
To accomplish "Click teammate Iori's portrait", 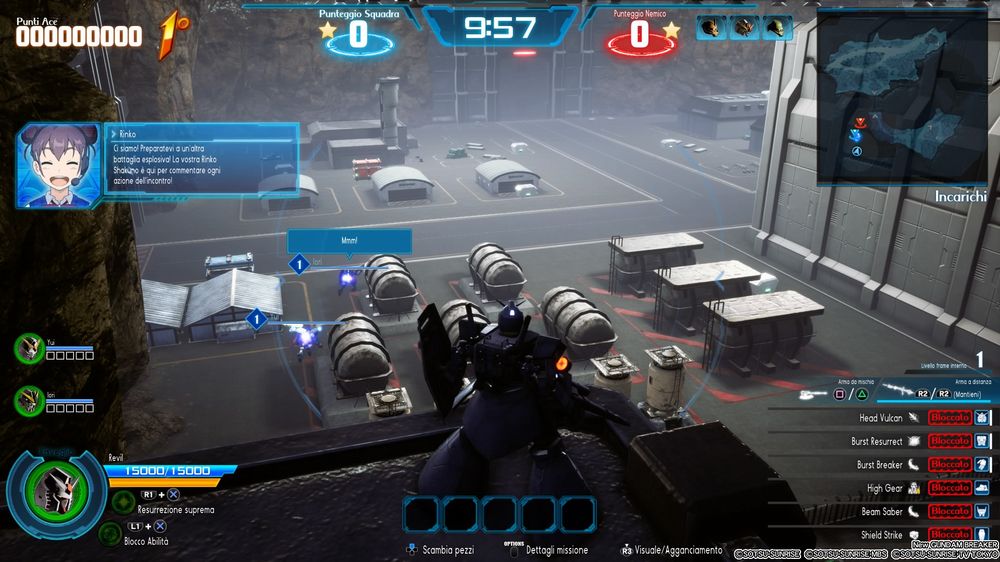I will (29, 401).
